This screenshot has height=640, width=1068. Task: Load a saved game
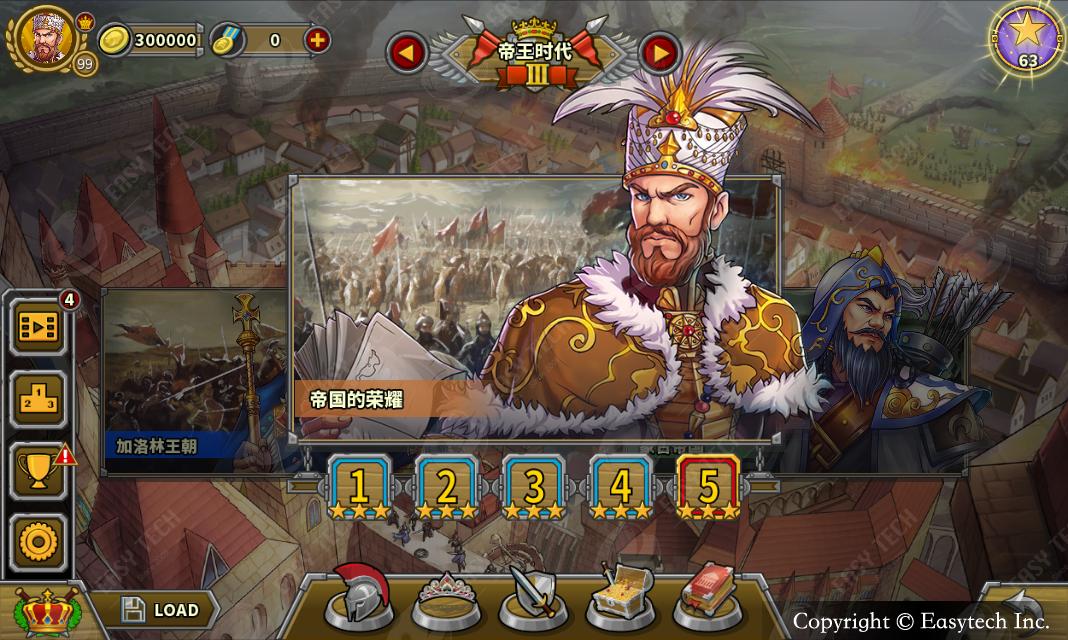(159, 609)
